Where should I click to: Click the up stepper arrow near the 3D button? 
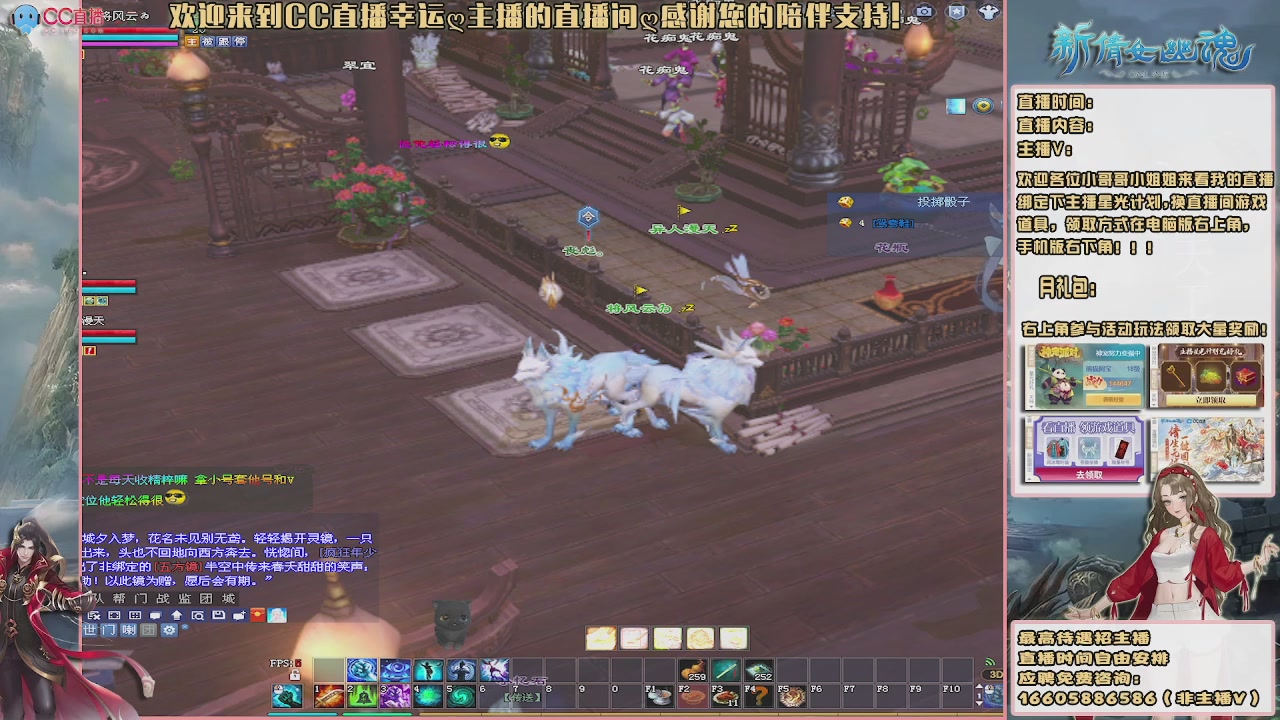point(980,686)
